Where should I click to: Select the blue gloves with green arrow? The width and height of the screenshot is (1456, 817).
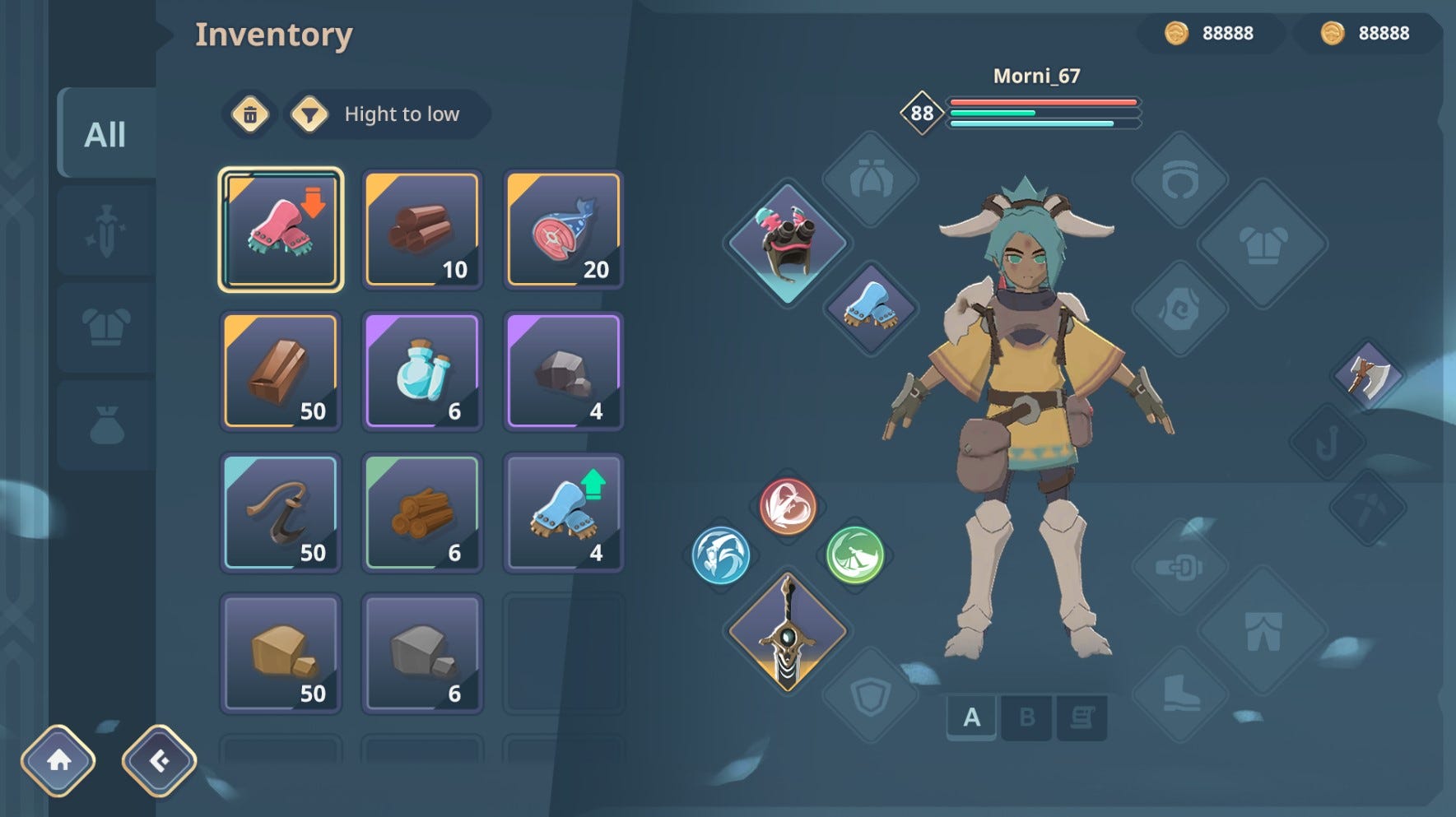[564, 512]
